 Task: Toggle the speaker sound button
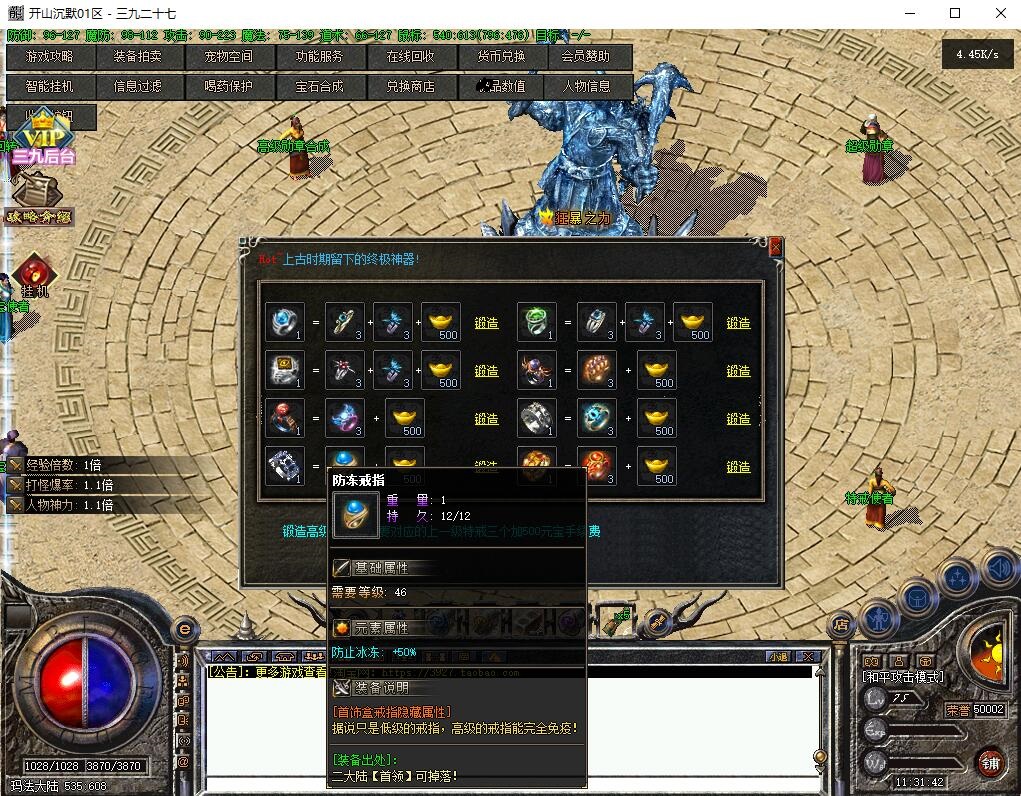[x=998, y=570]
